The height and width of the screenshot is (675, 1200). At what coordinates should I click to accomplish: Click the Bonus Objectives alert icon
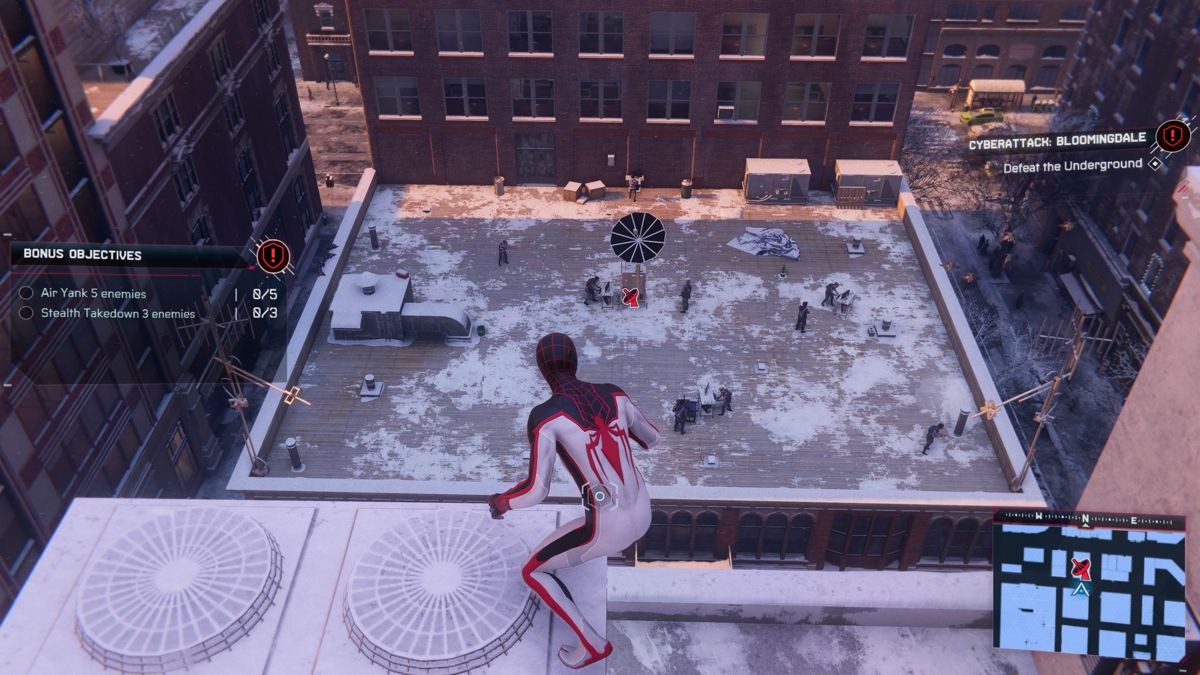tap(272, 256)
